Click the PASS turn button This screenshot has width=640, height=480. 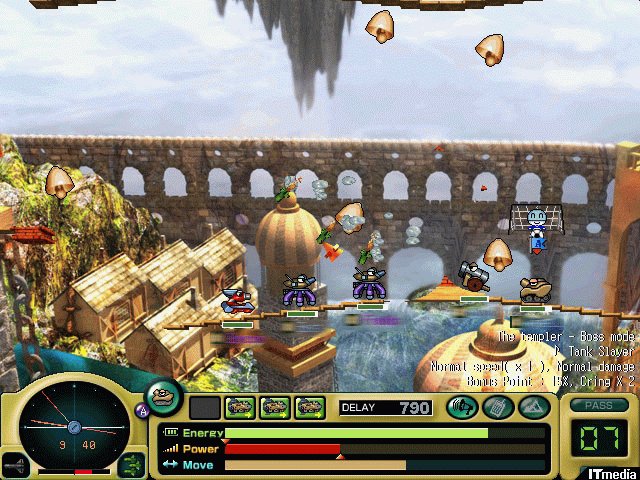(x=596, y=406)
